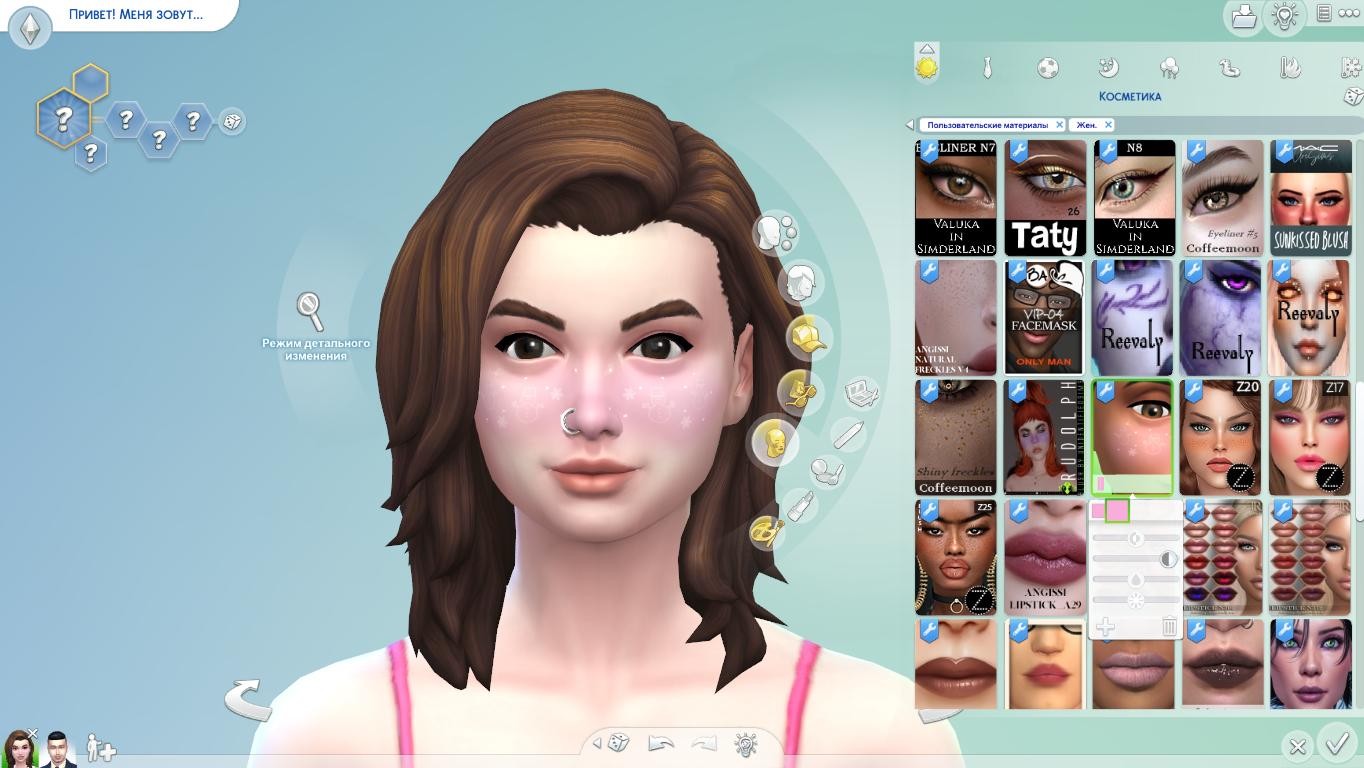1364x768 pixels.
Task: Pick the highlighted pink color swatch
Action: (x=1117, y=511)
